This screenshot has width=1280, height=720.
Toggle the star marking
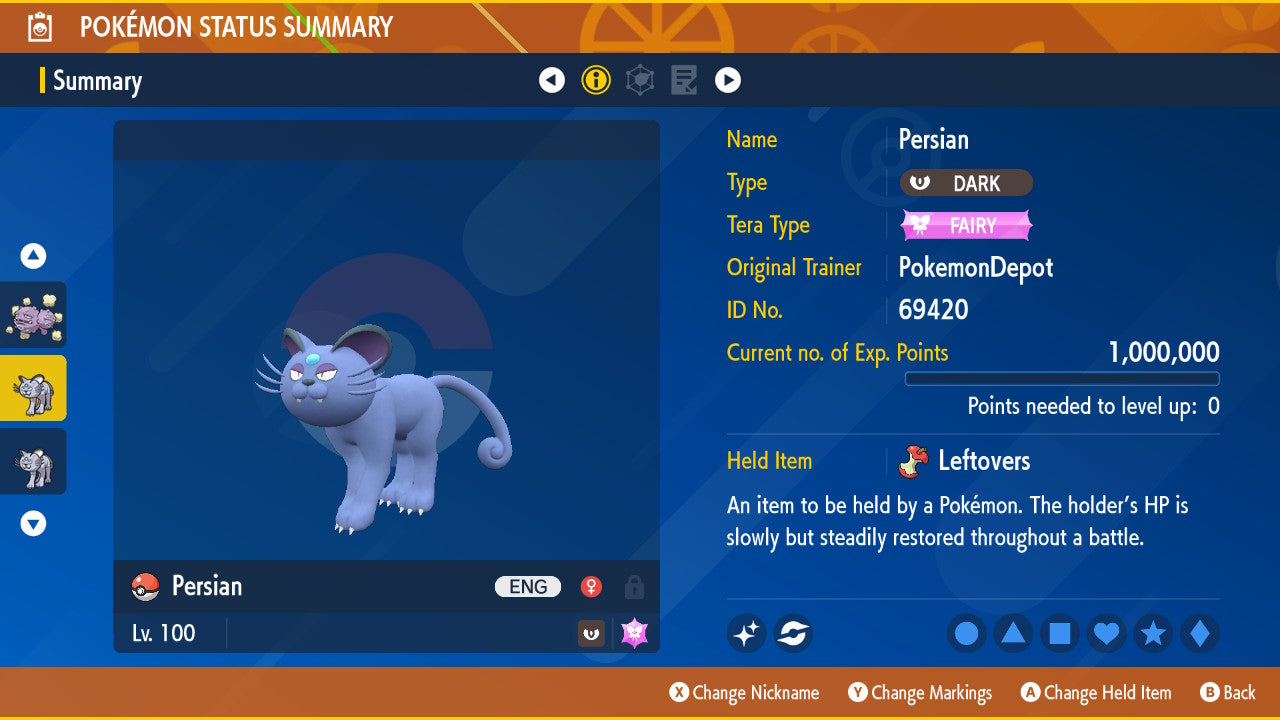tap(1153, 633)
